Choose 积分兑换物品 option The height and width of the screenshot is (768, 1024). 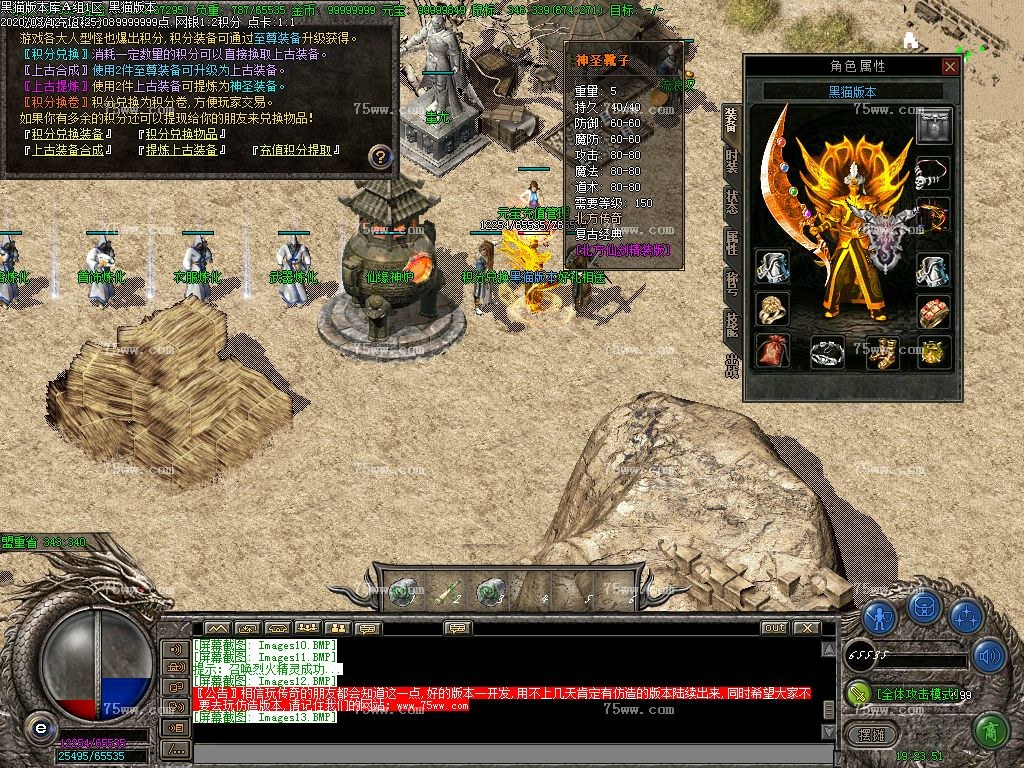tap(180, 134)
